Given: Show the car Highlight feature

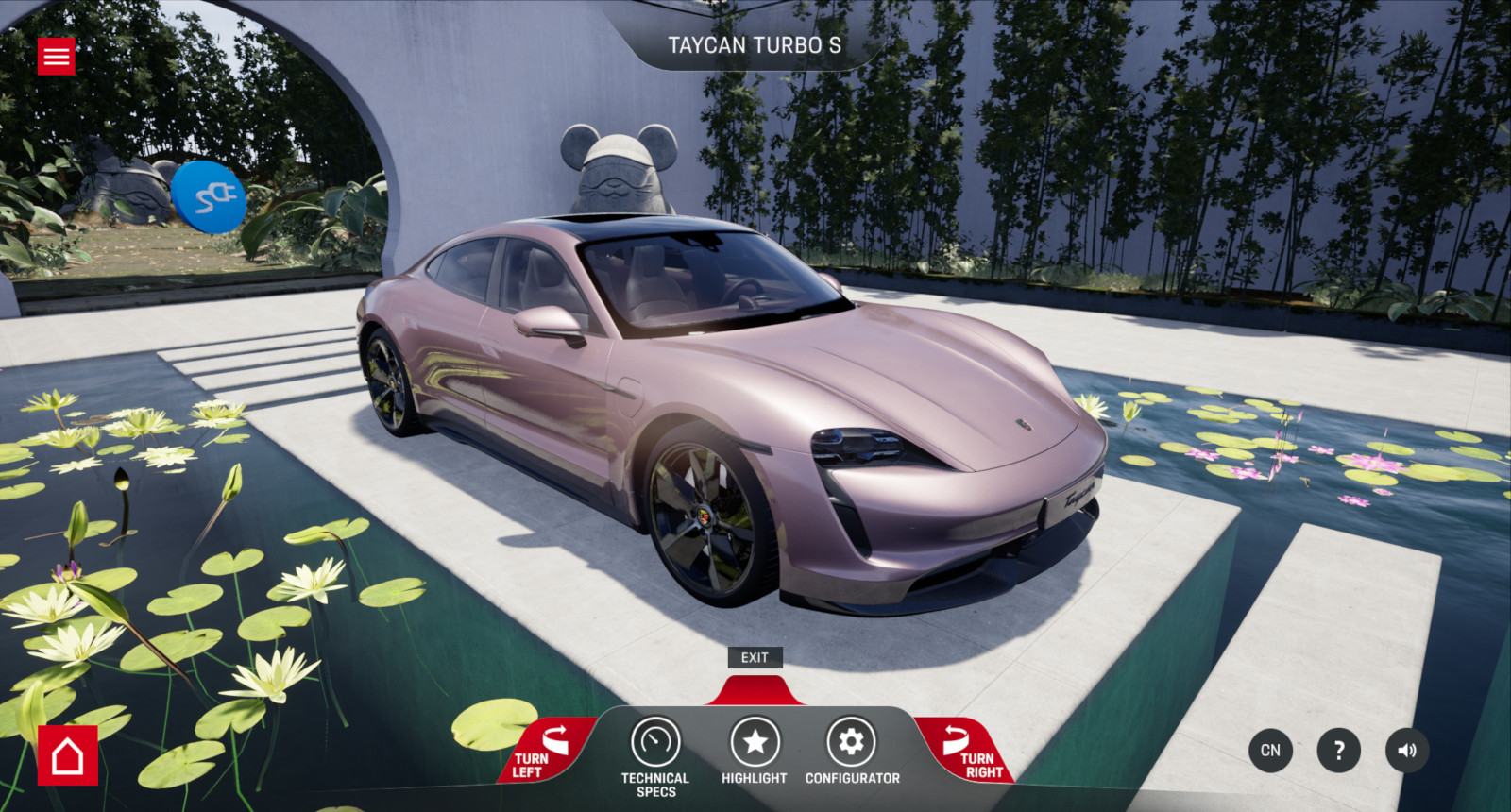Looking at the screenshot, I should 755,752.
